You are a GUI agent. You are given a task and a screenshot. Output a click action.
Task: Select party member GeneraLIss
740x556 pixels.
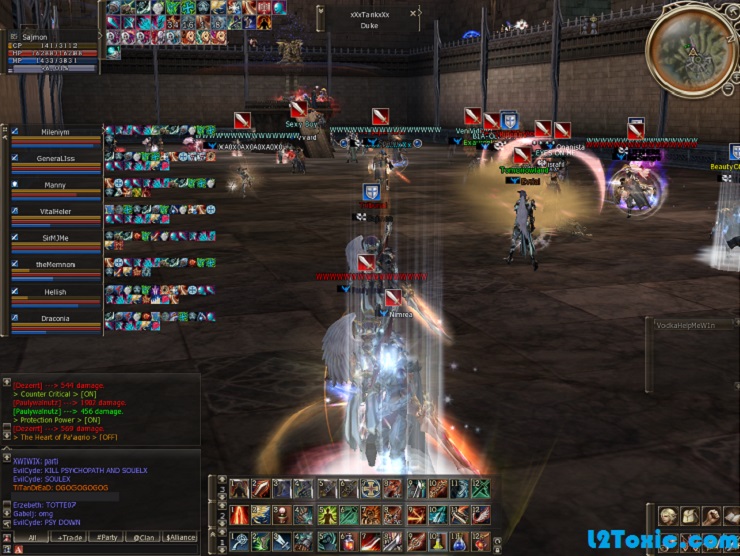(55, 159)
